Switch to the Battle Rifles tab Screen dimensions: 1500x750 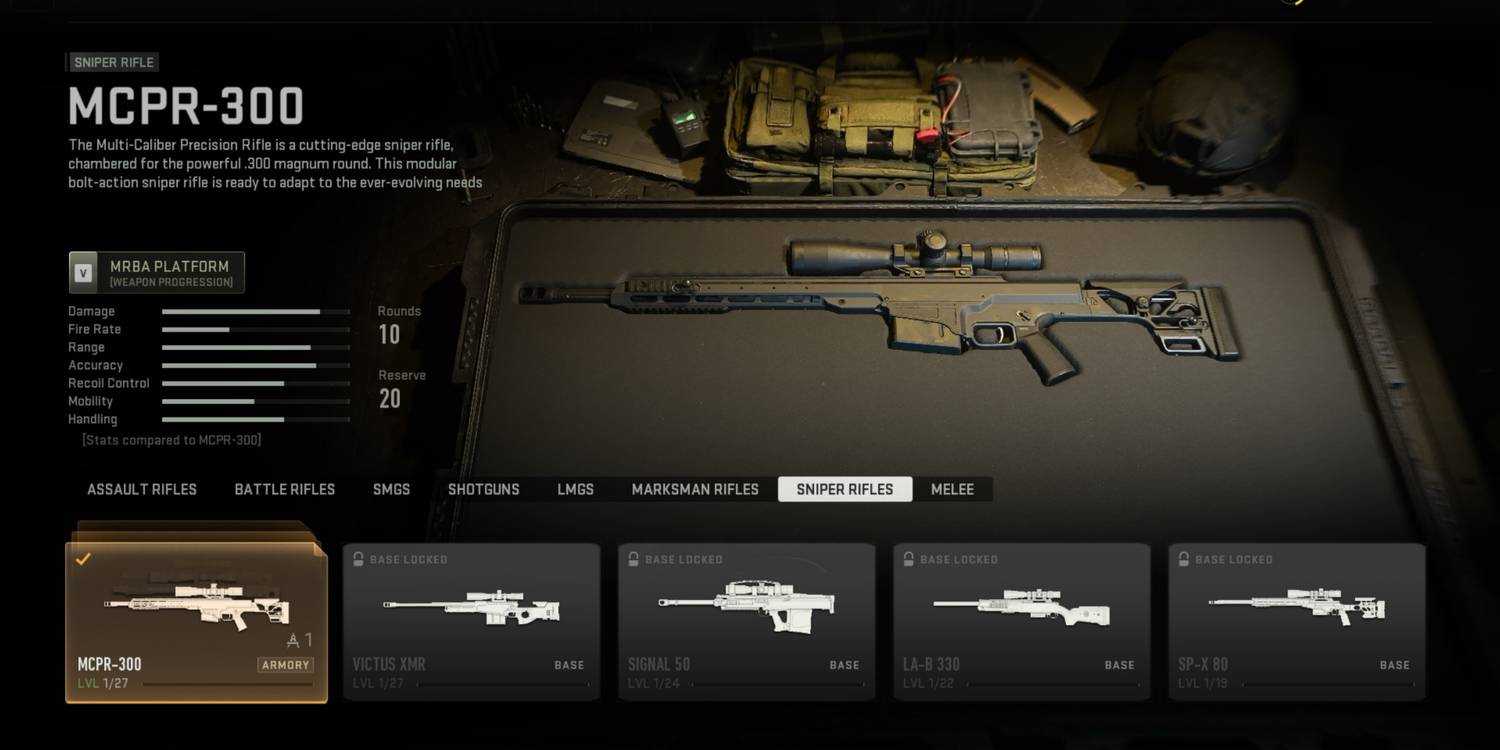[x=285, y=489]
